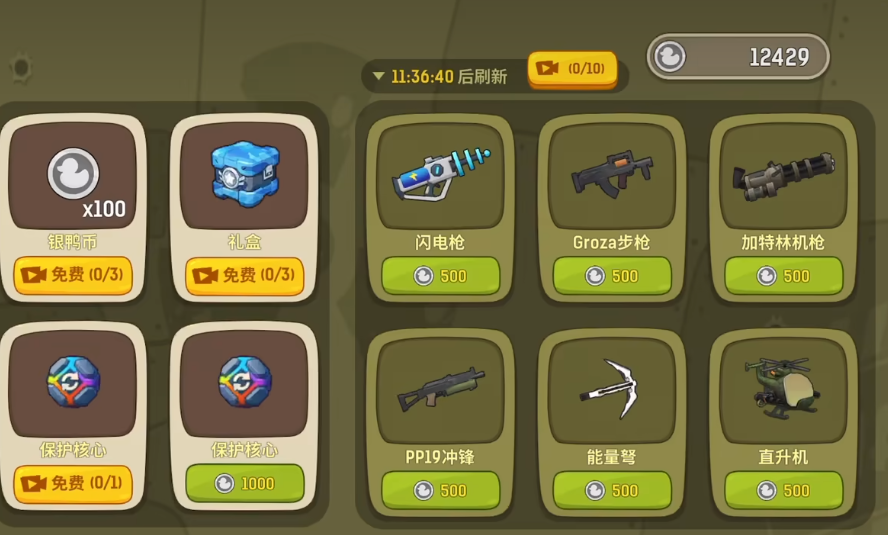Purchase the 直升机 for 500
The image size is (888, 535).
point(783,490)
